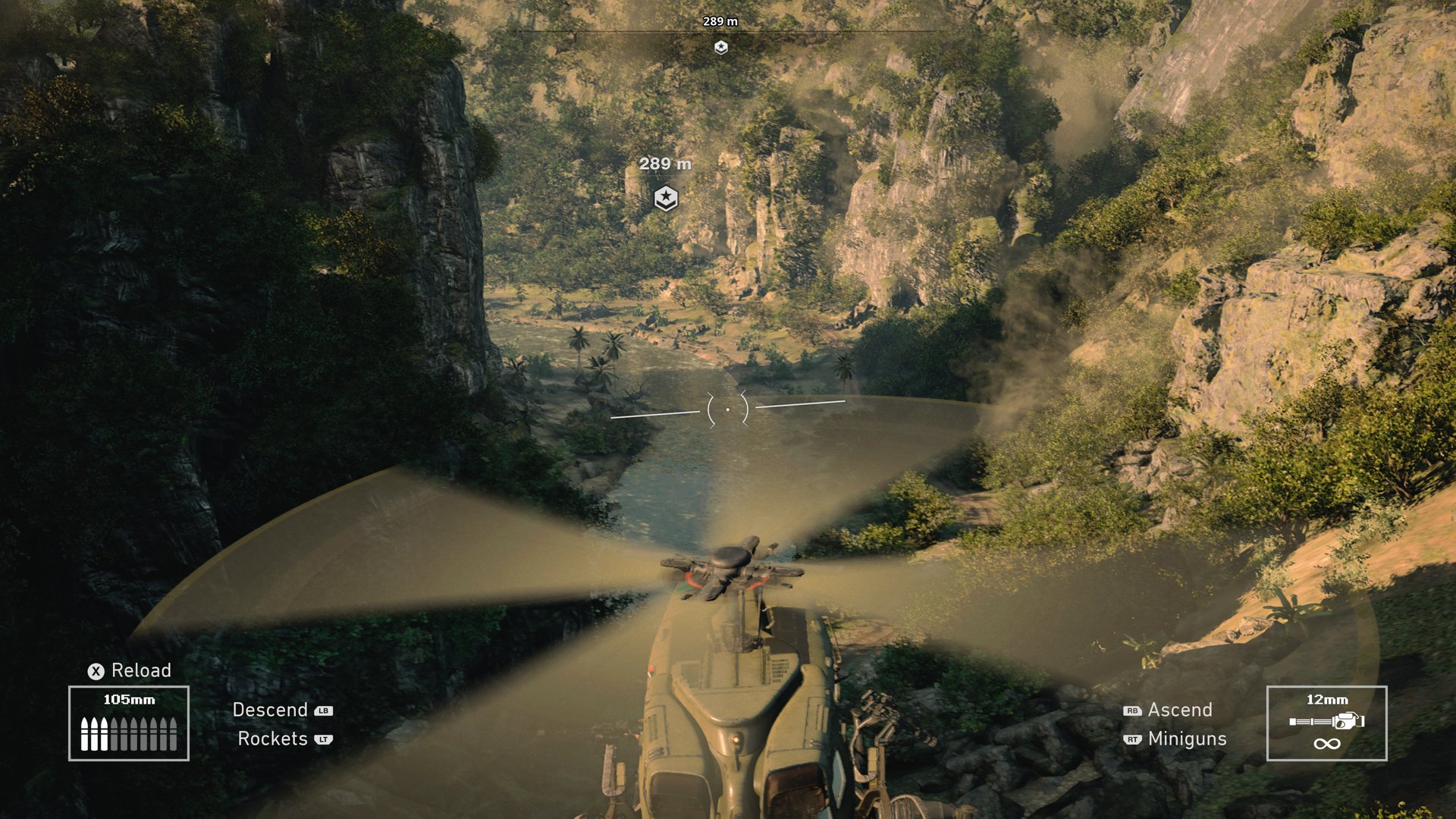This screenshot has width=1456, height=819.
Task: Click the star objective marker below 289 m
Action: click(665, 198)
